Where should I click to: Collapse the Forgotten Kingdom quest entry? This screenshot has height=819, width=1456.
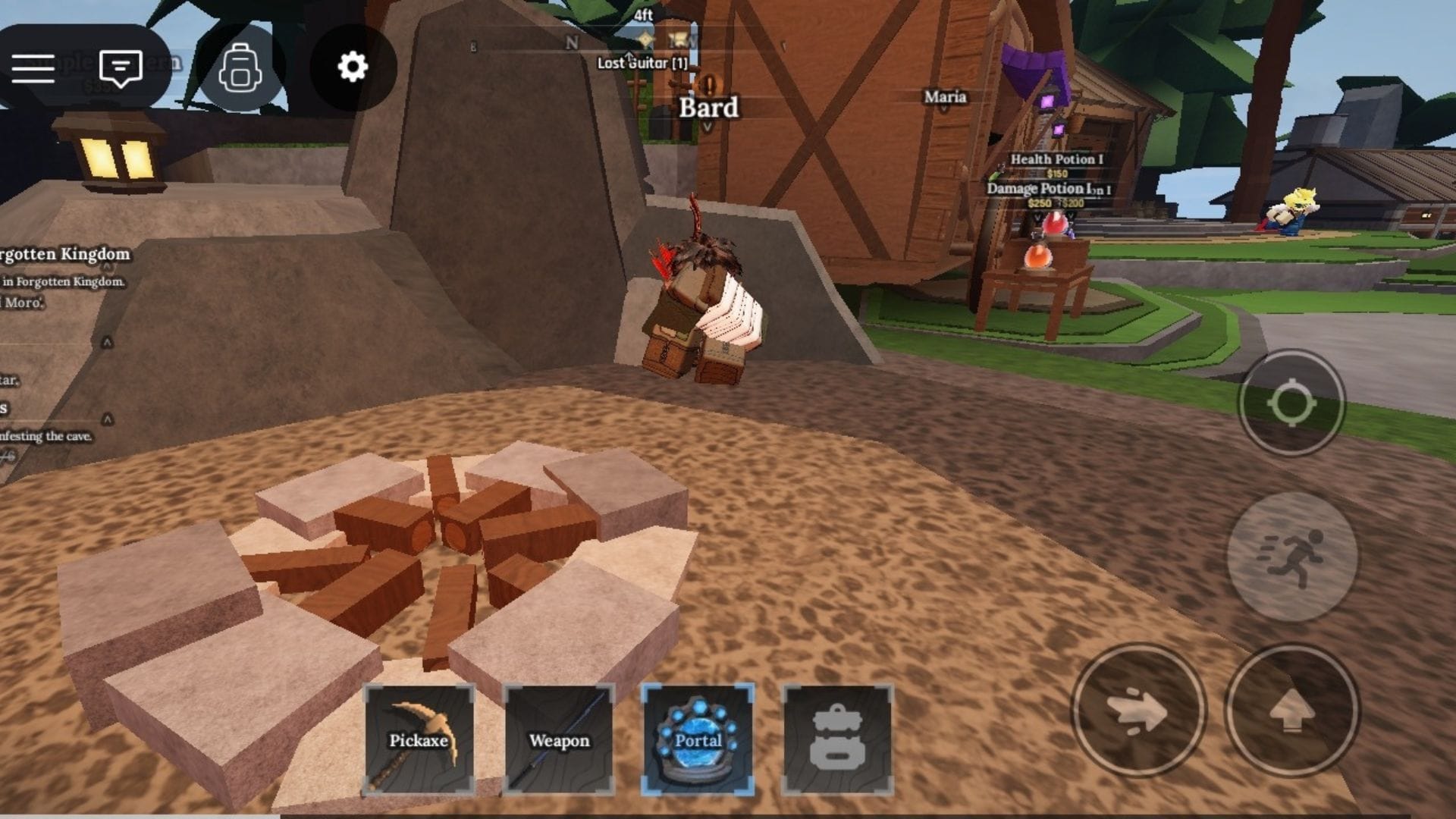click(x=107, y=266)
